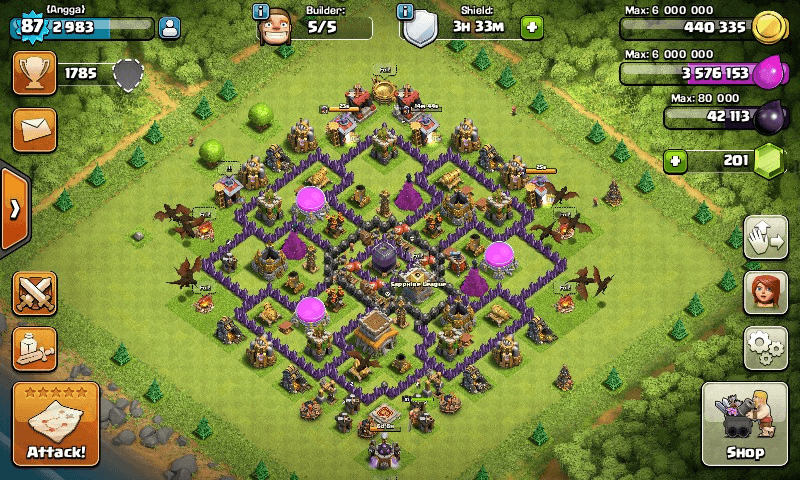Screen dimensions: 800x480
Task: Open the Attack map button
Action: (56, 424)
